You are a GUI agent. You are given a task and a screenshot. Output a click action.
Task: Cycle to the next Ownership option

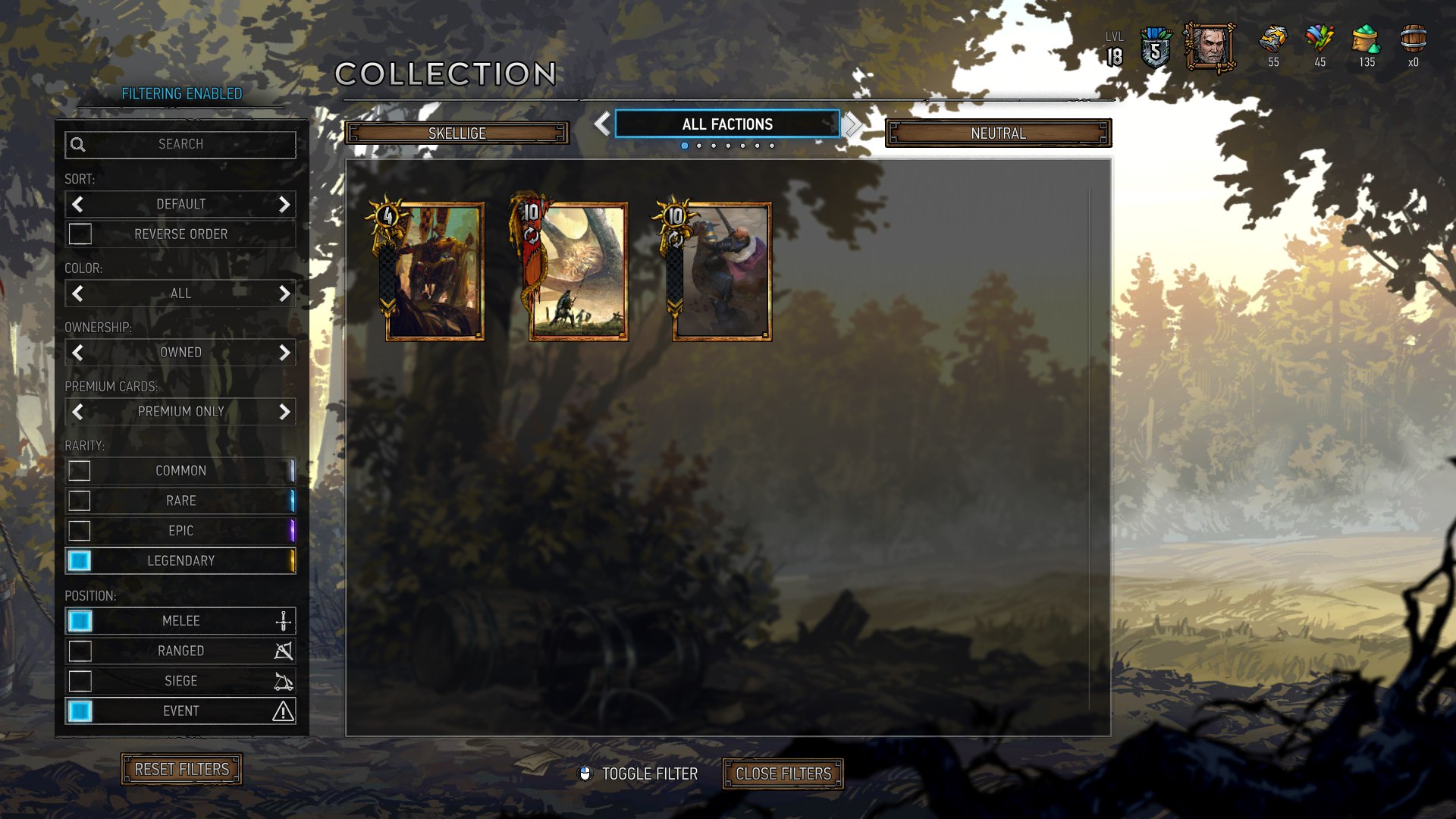[x=284, y=353]
